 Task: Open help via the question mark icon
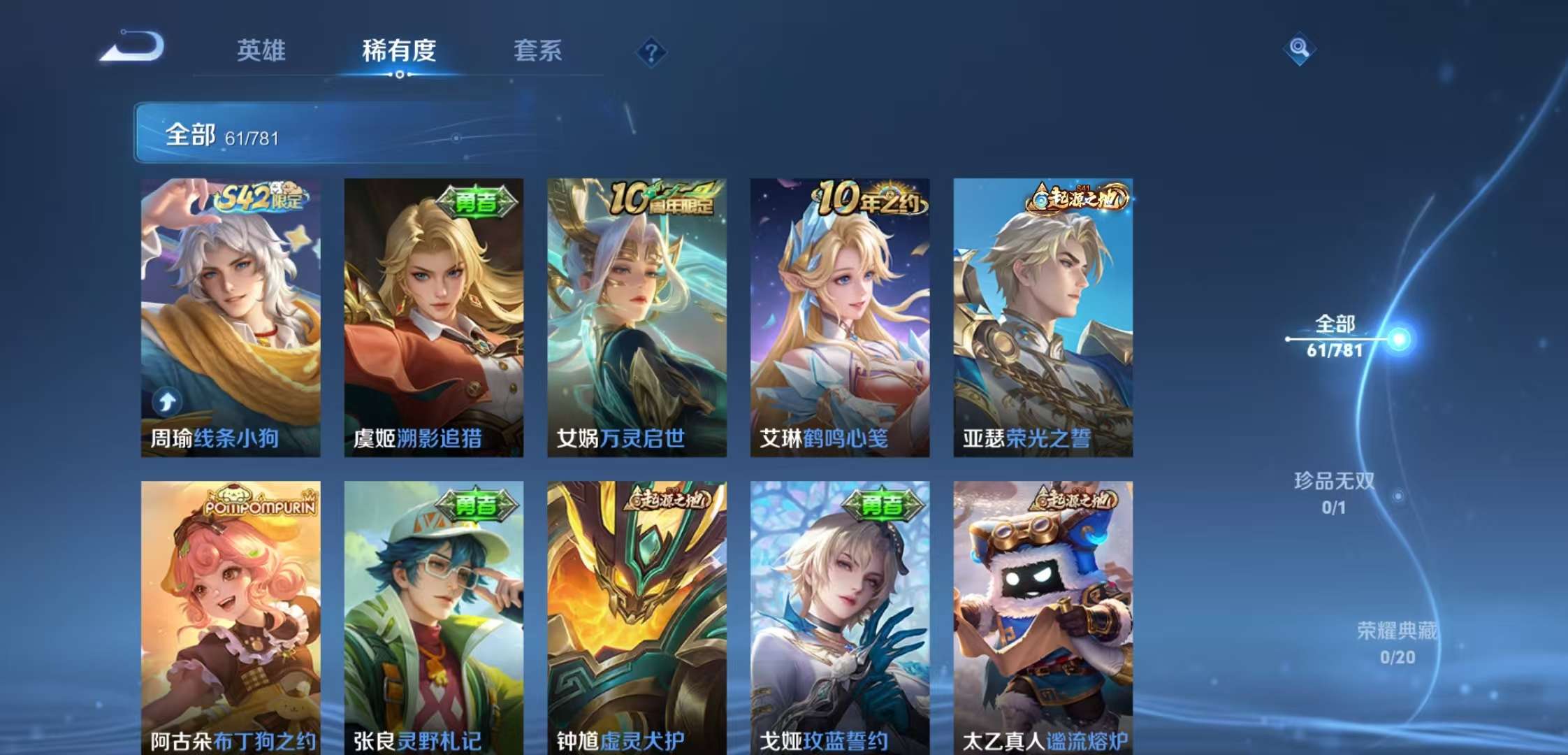[x=650, y=53]
